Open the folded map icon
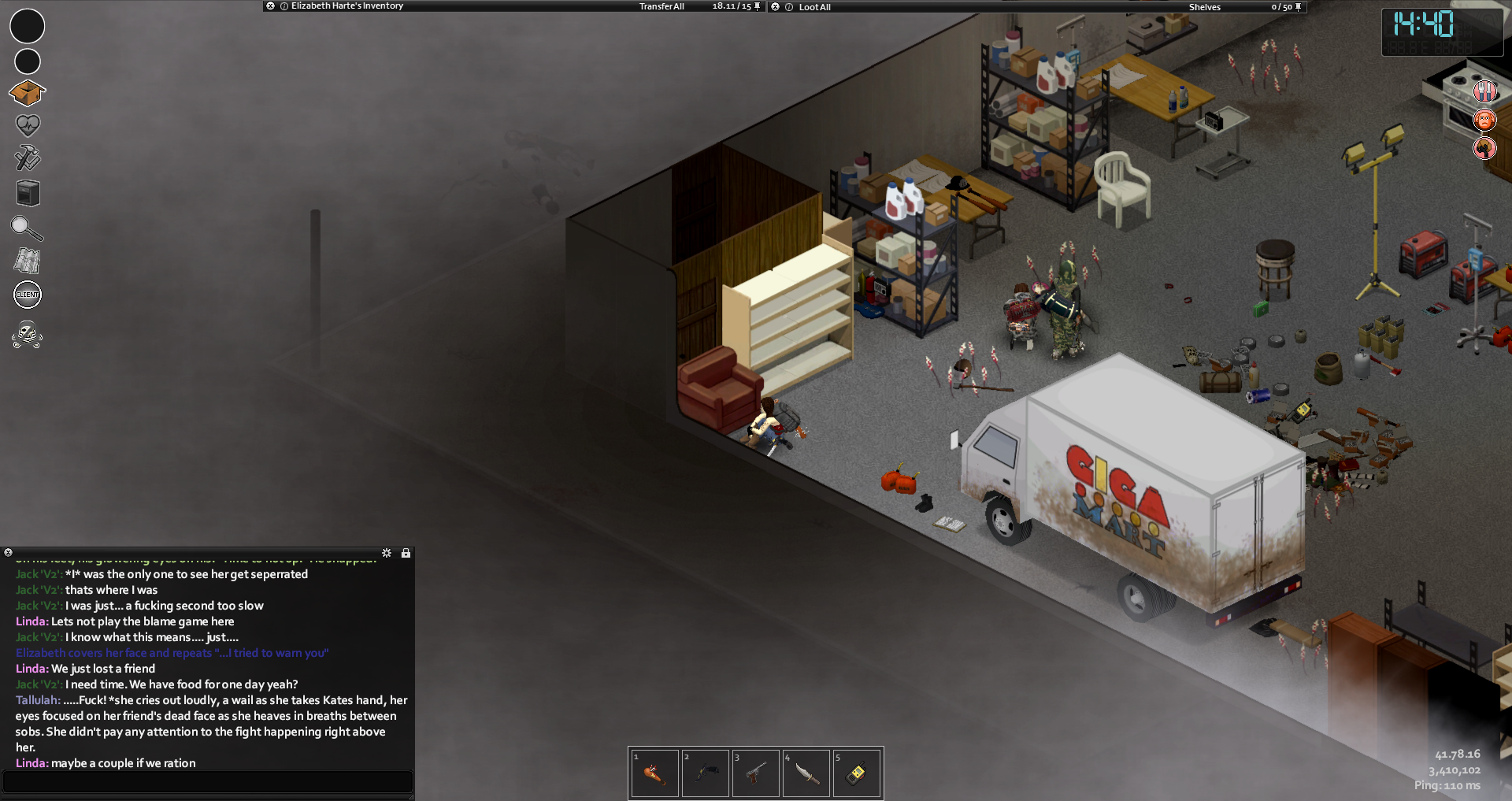The image size is (1512, 801). click(28, 261)
